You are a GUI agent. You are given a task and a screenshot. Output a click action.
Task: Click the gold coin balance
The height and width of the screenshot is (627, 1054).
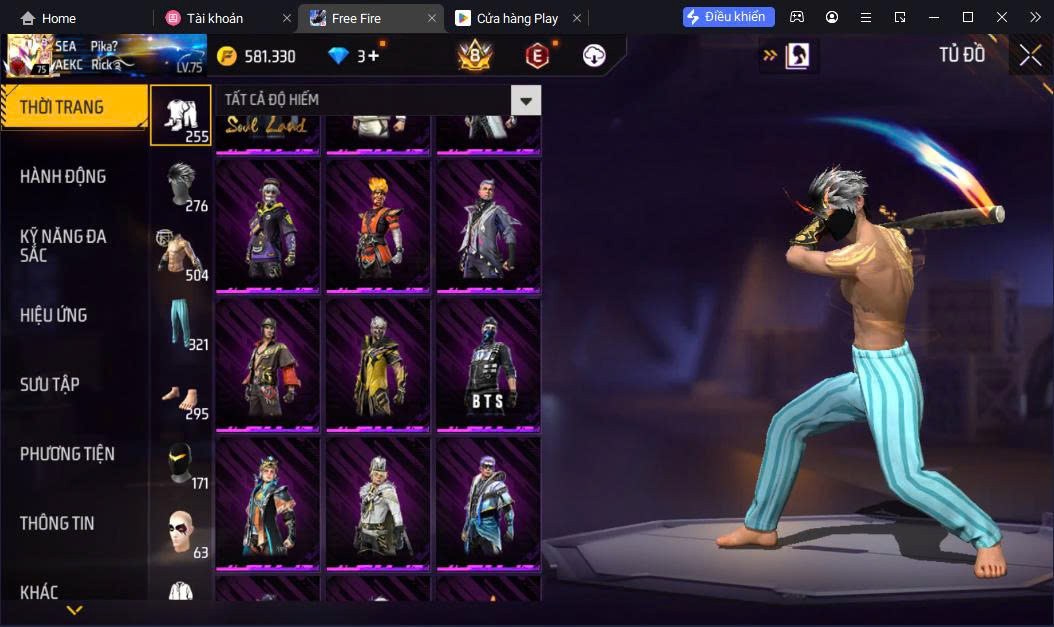pos(257,56)
